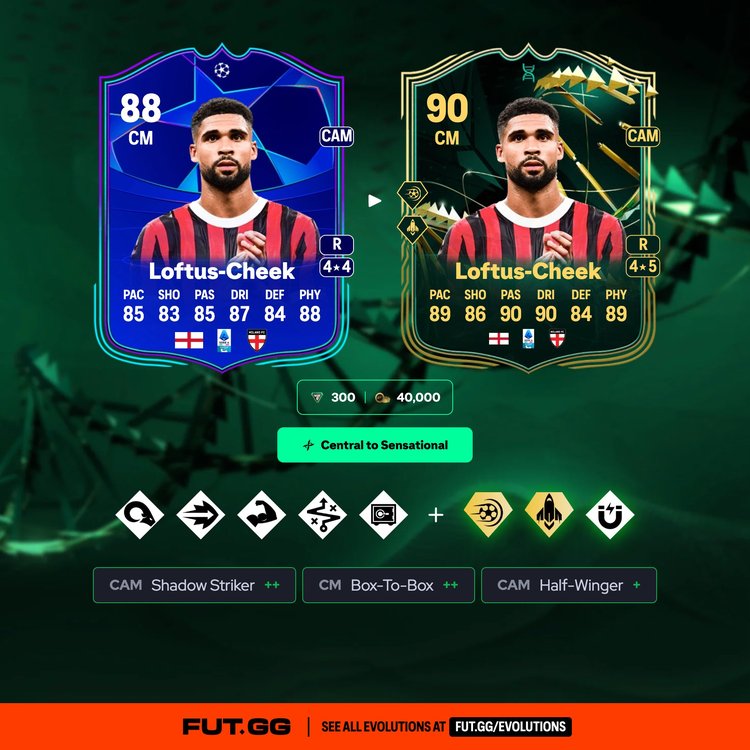Click the tactics route playstyle icon

coord(323,515)
